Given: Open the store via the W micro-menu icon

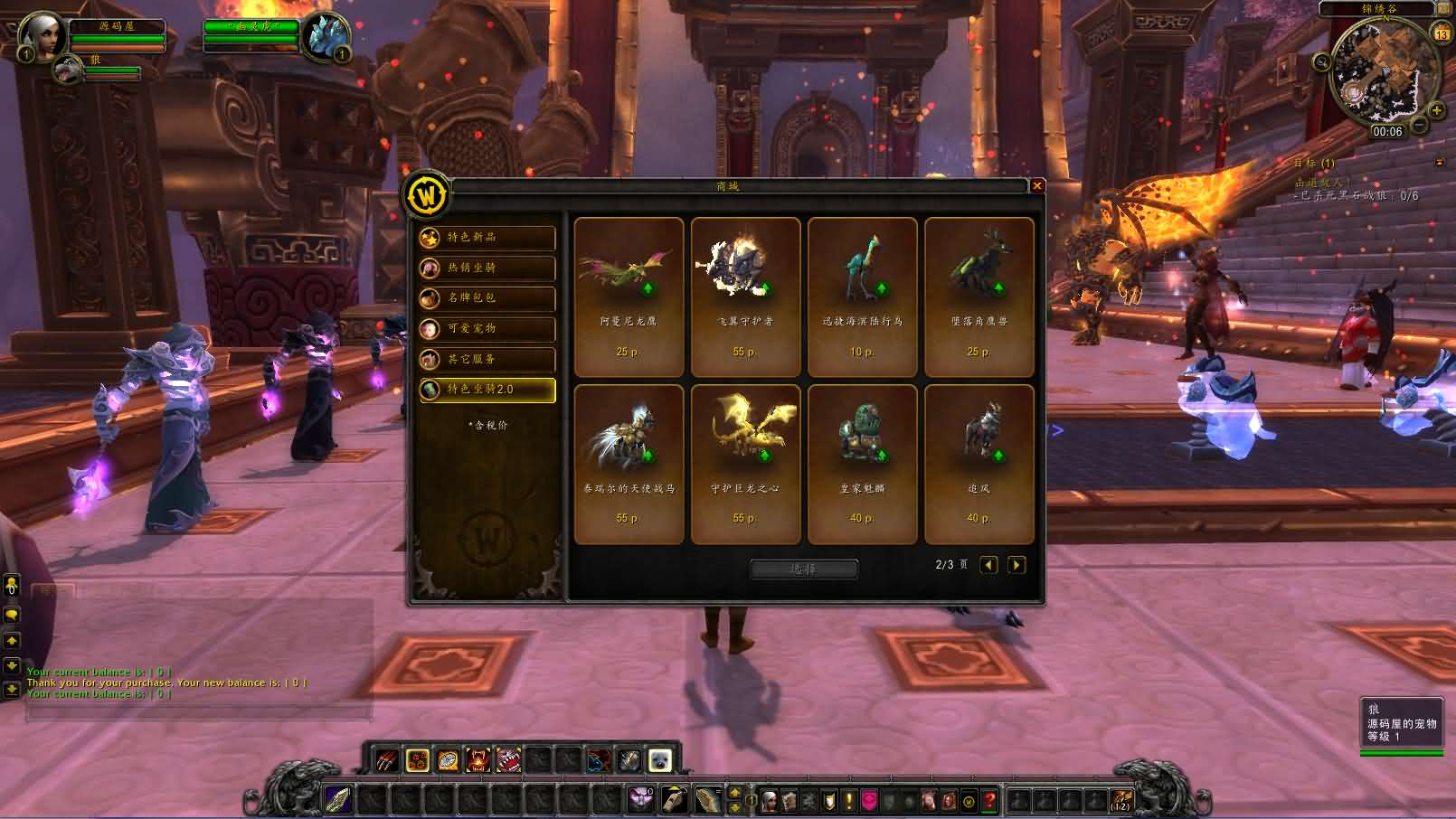Looking at the screenshot, I should click(x=969, y=799).
